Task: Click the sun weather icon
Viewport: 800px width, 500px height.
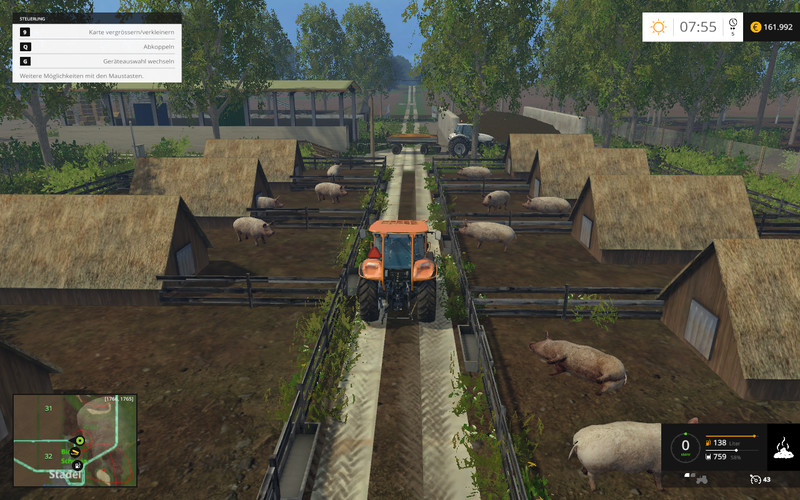Action: tap(658, 27)
